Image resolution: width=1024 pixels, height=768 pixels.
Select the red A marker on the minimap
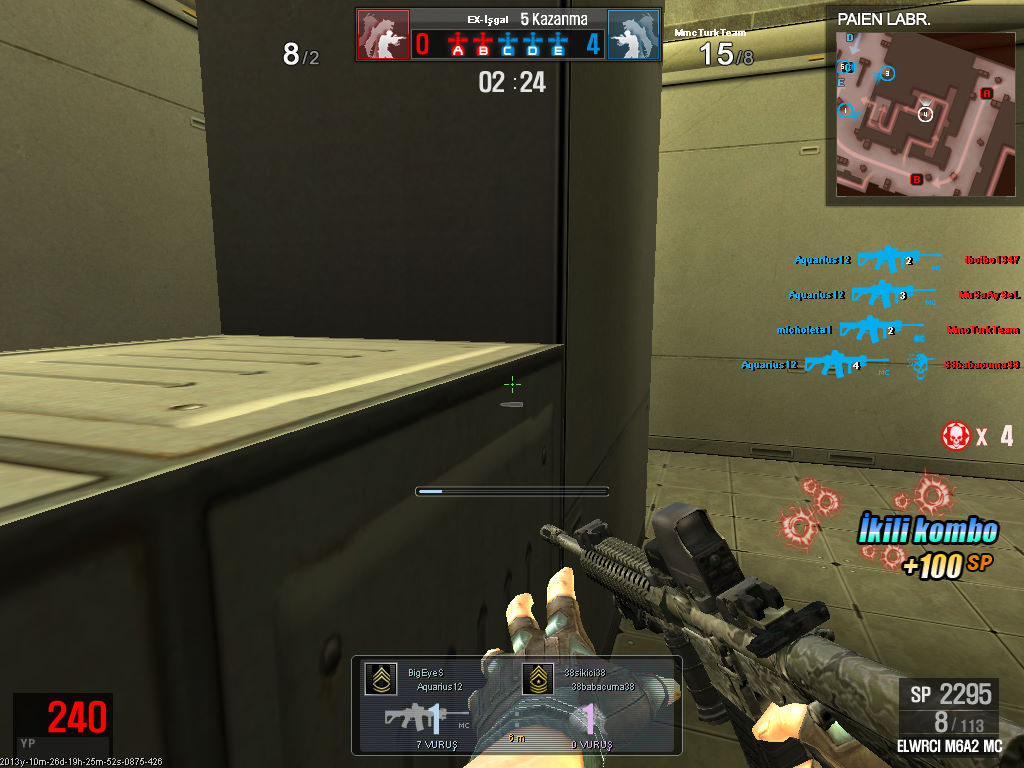tap(986, 94)
